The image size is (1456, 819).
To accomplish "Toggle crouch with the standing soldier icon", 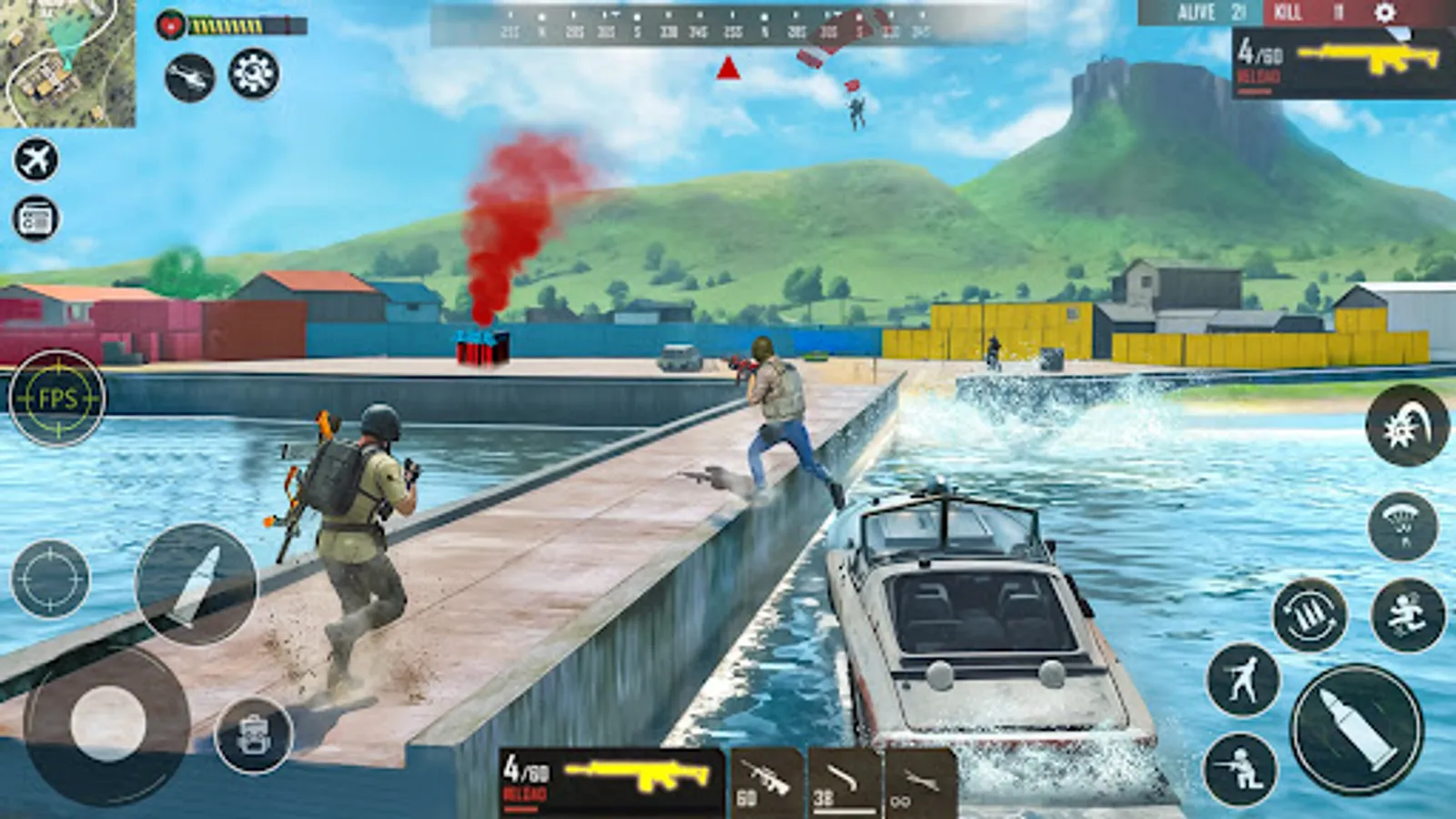I will point(1243,680).
